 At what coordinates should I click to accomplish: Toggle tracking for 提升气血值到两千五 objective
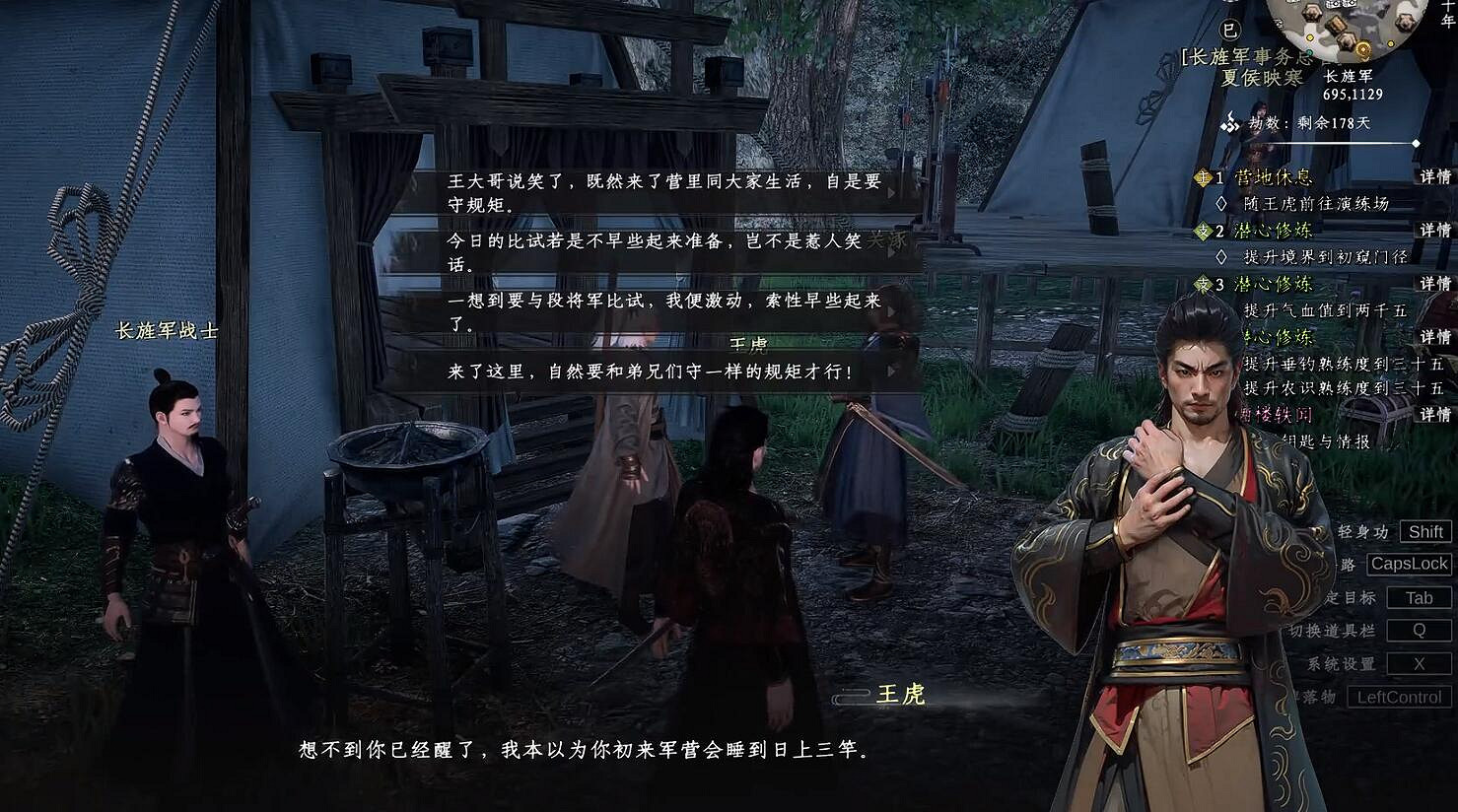tap(1326, 310)
